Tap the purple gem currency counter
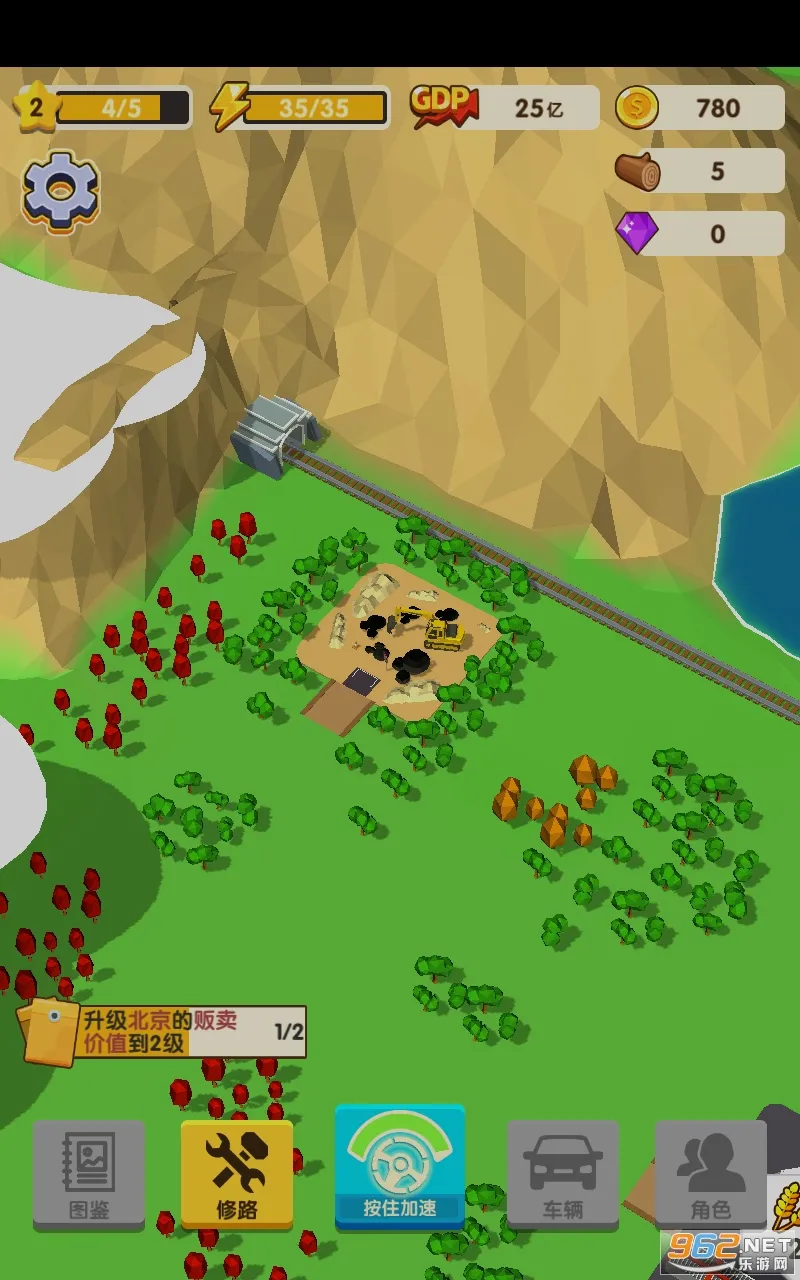This screenshot has height=1280, width=800. click(x=700, y=234)
